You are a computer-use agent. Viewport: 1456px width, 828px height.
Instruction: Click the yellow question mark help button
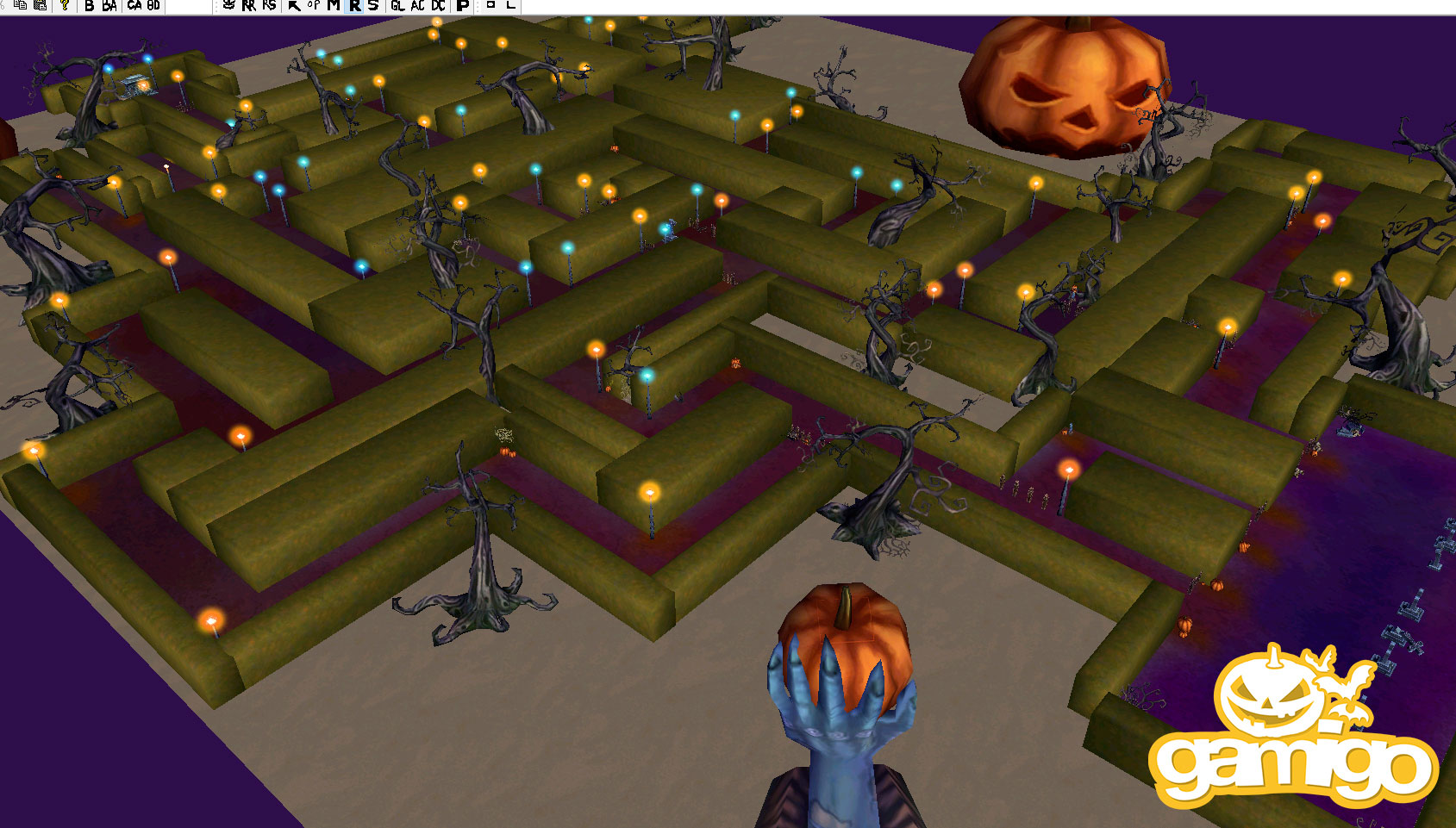[x=65, y=5]
